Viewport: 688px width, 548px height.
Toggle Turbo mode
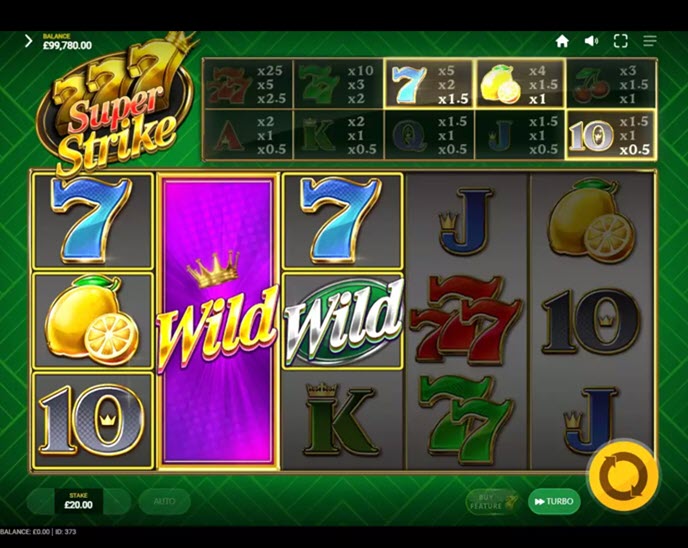point(553,501)
